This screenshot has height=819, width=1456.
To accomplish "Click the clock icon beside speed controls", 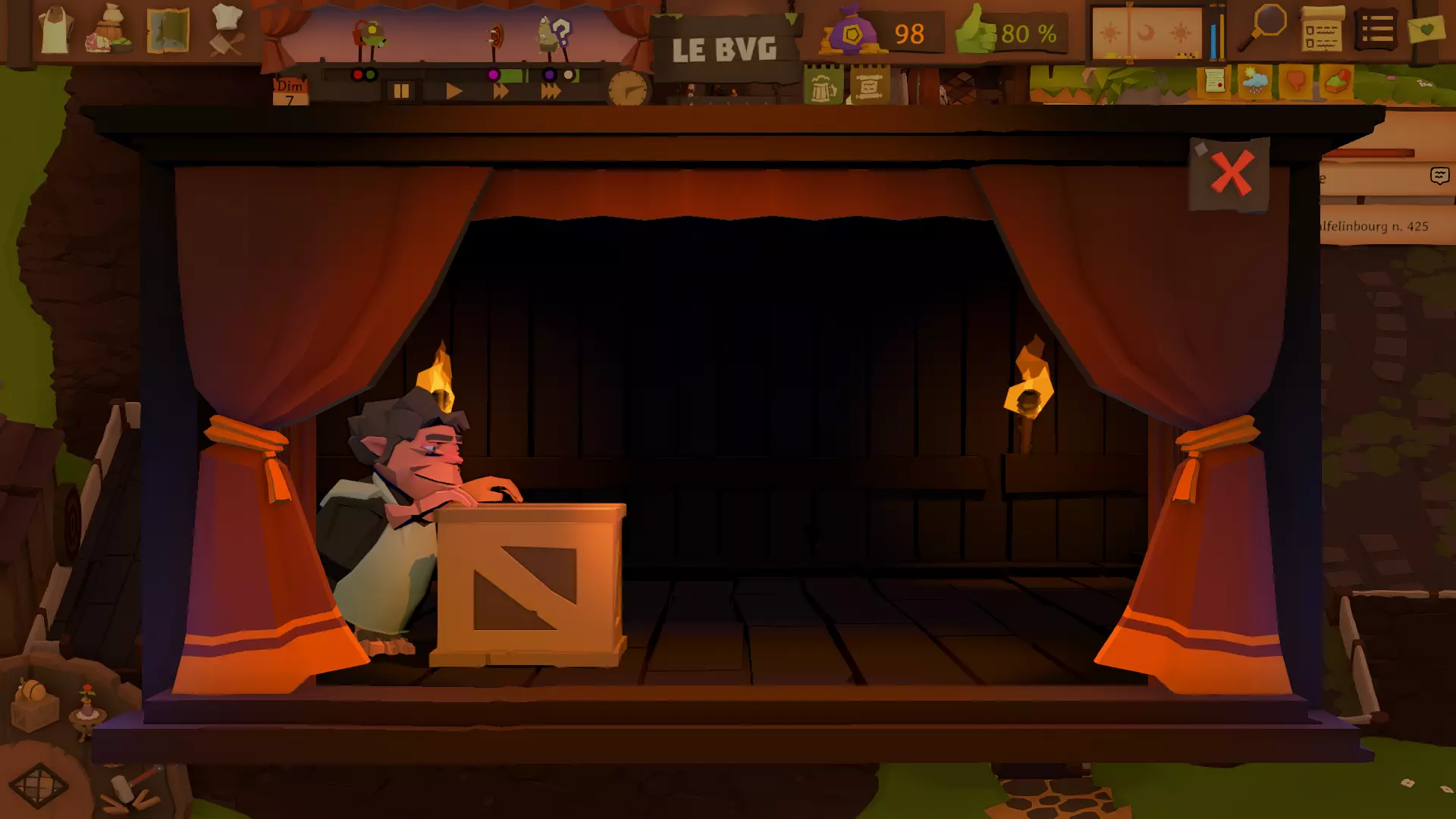I will (628, 90).
